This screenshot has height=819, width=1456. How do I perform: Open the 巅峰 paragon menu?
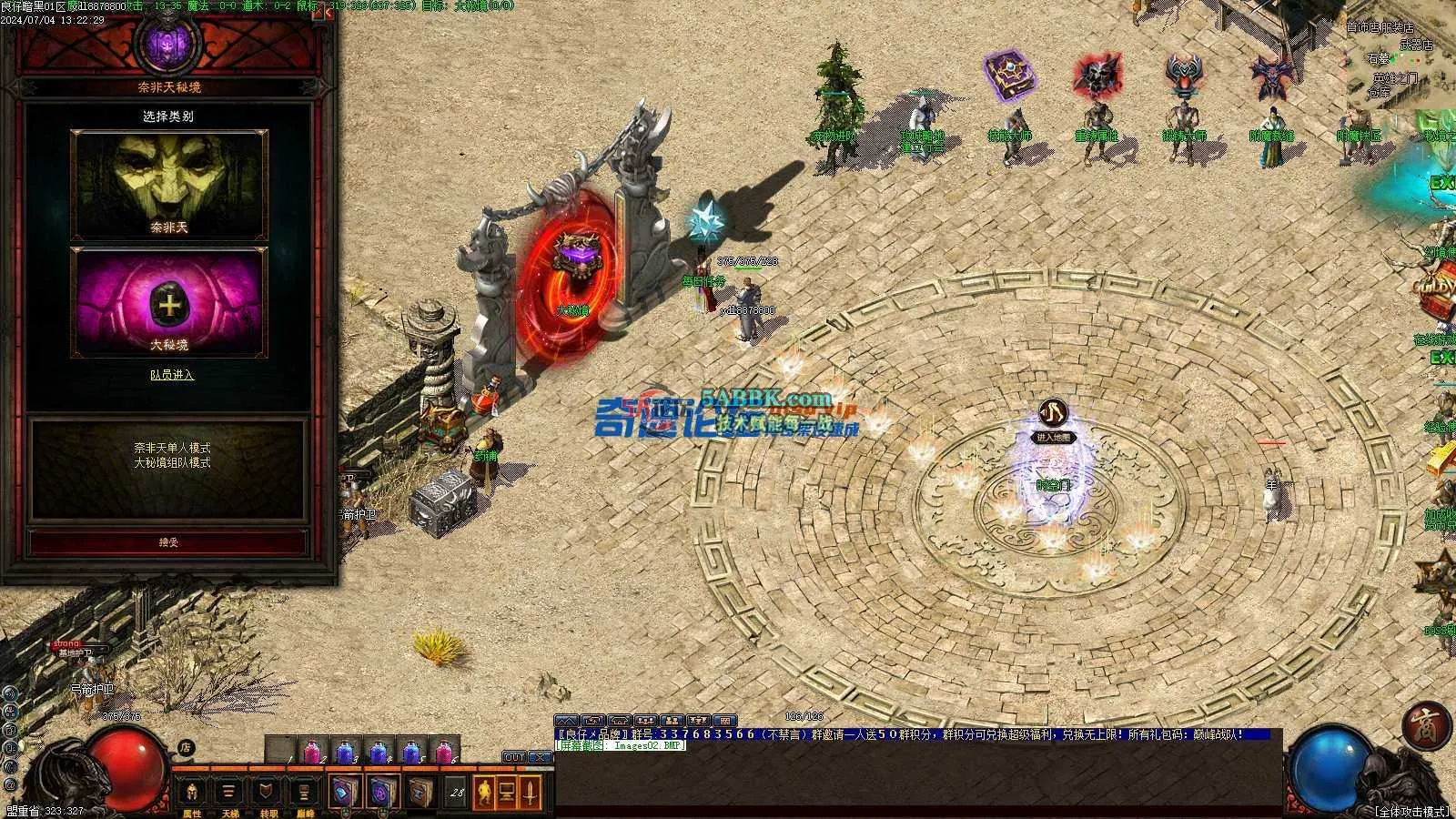[x=305, y=794]
